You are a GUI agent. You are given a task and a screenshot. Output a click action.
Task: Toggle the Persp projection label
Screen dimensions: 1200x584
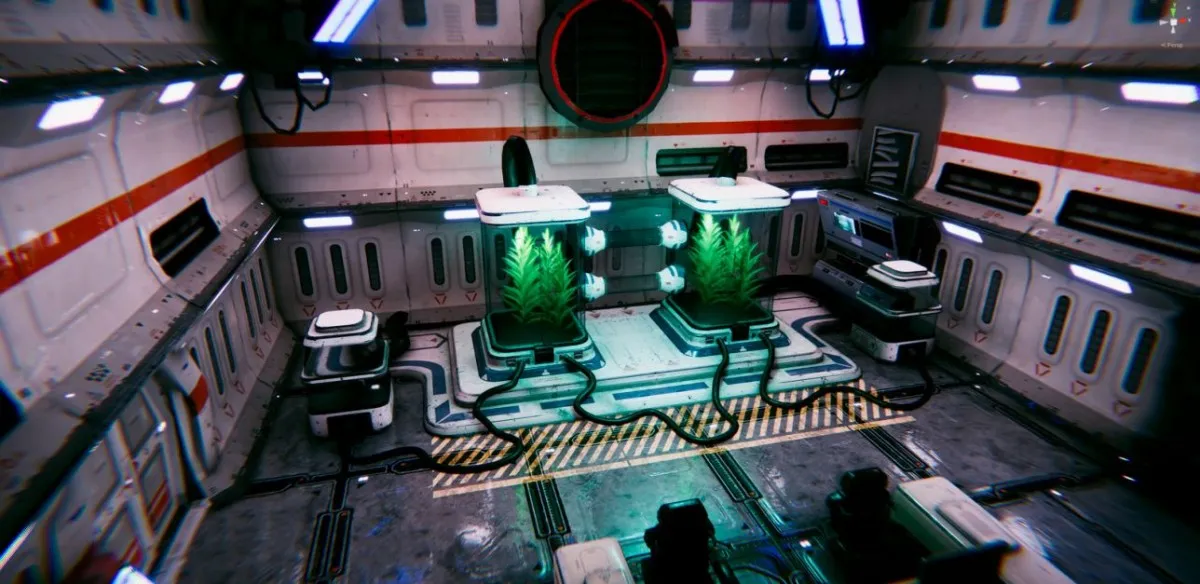tap(1174, 44)
